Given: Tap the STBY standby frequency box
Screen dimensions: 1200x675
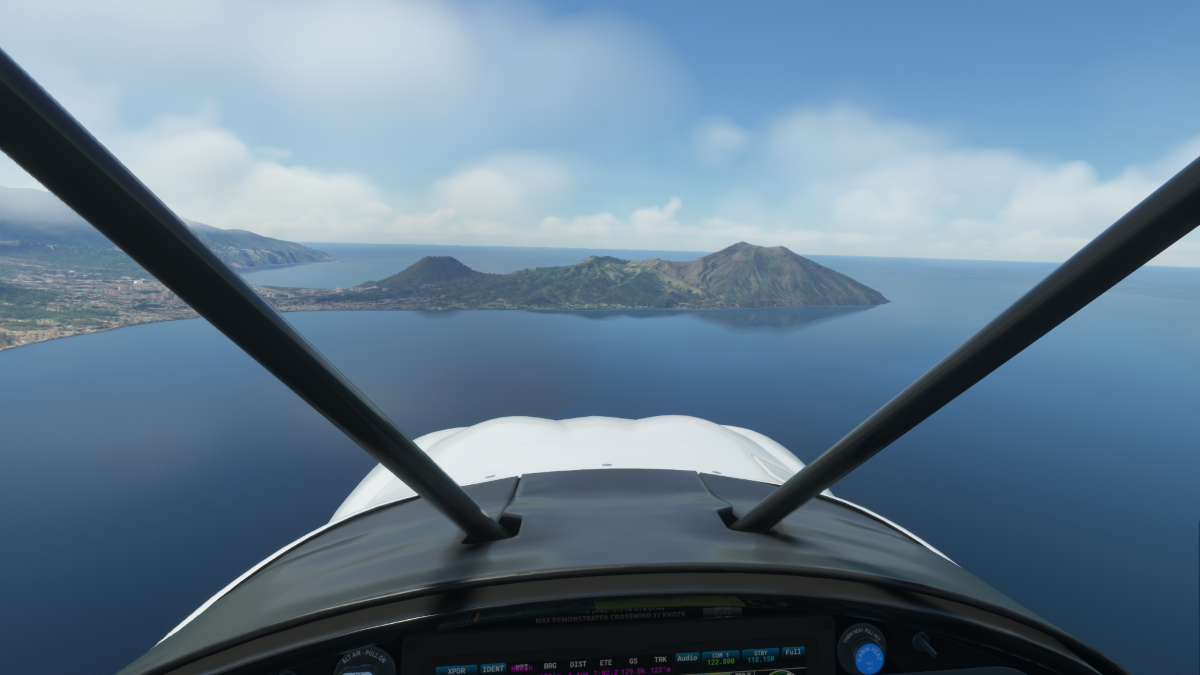Looking at the screenshot, I should pos(760,656).
